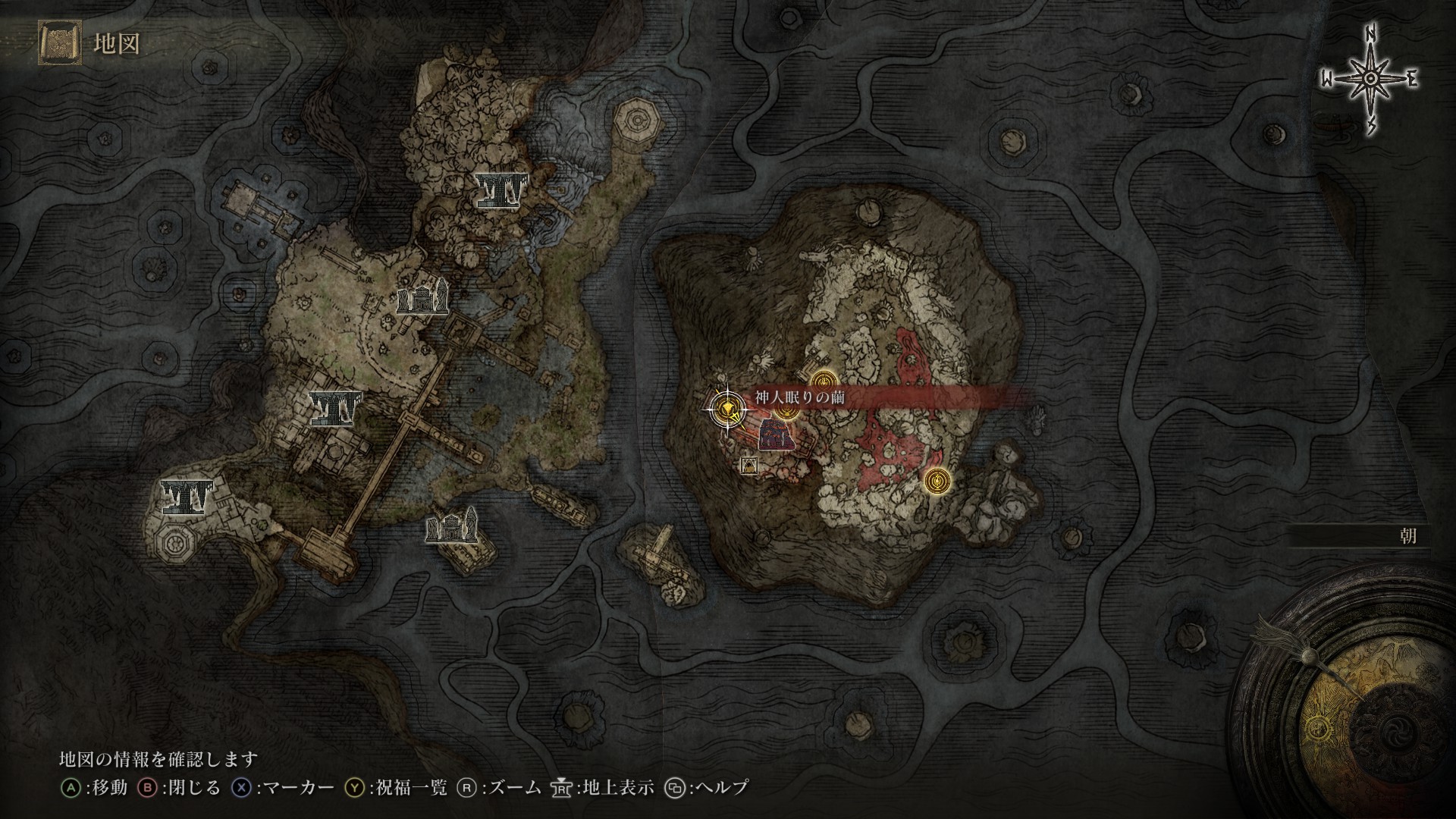Select the small hooded figure marker
1456x819 pixels.
click(x=750, y=465)
